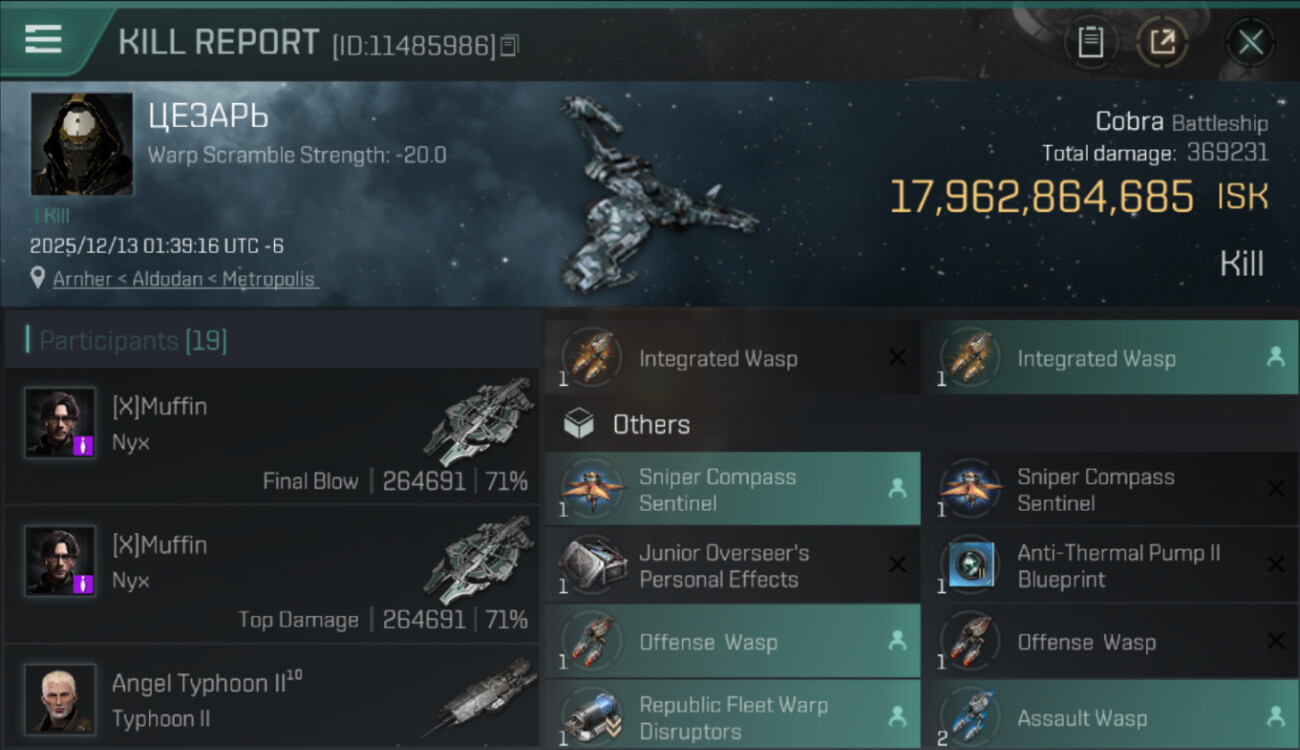
Task: Click the Offense Wasp item icon
Action: click(593, 641)
